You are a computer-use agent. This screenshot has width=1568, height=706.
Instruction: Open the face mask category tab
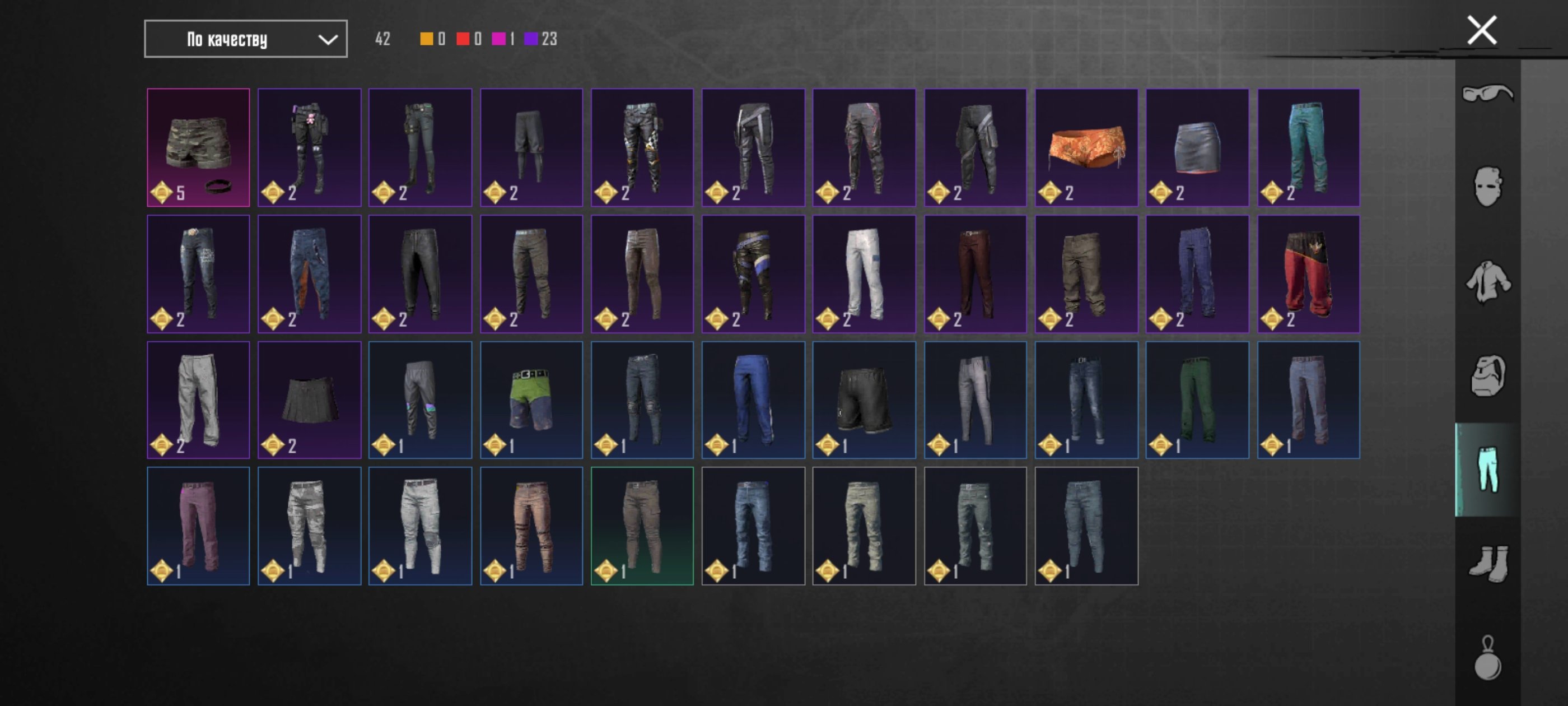coord(1487,187)
